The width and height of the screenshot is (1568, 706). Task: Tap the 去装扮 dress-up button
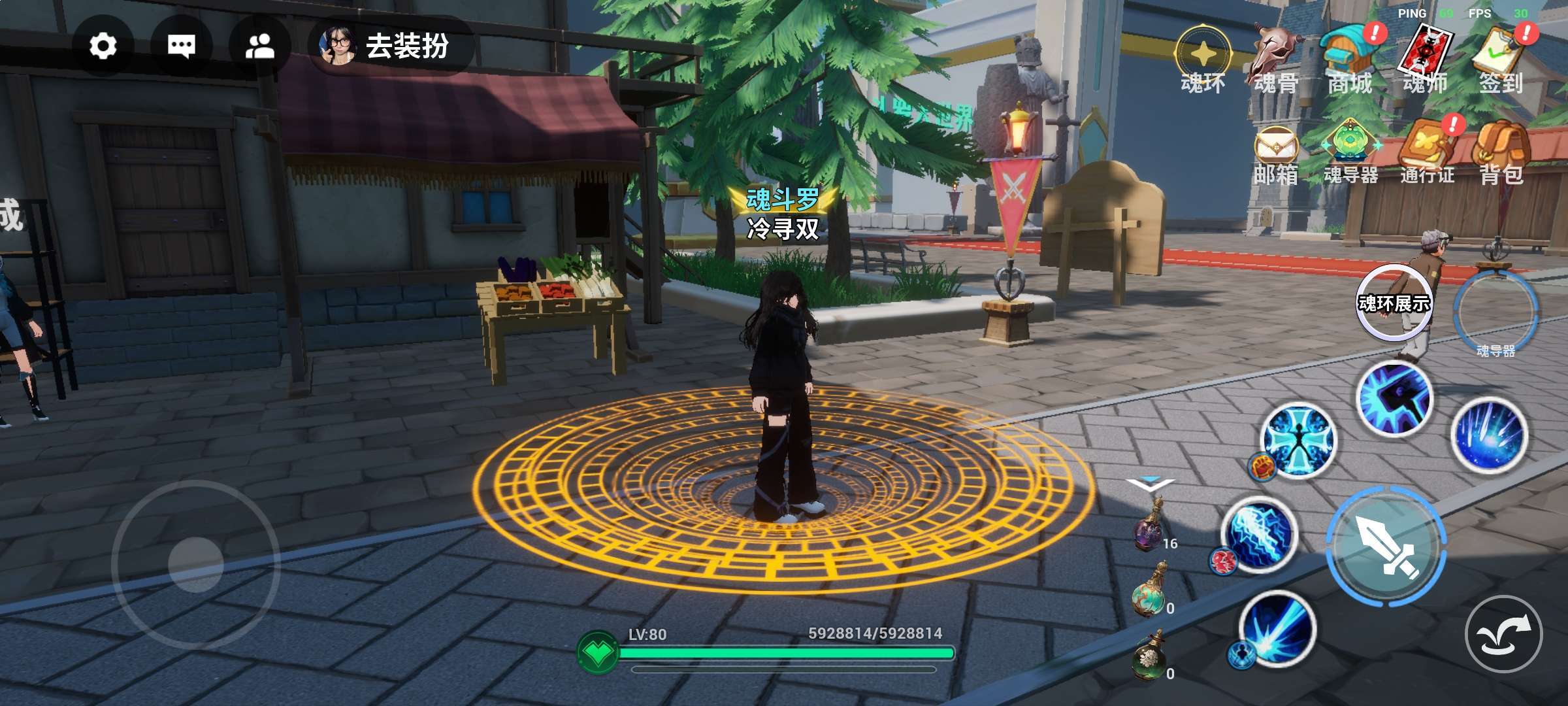point(391,46)
